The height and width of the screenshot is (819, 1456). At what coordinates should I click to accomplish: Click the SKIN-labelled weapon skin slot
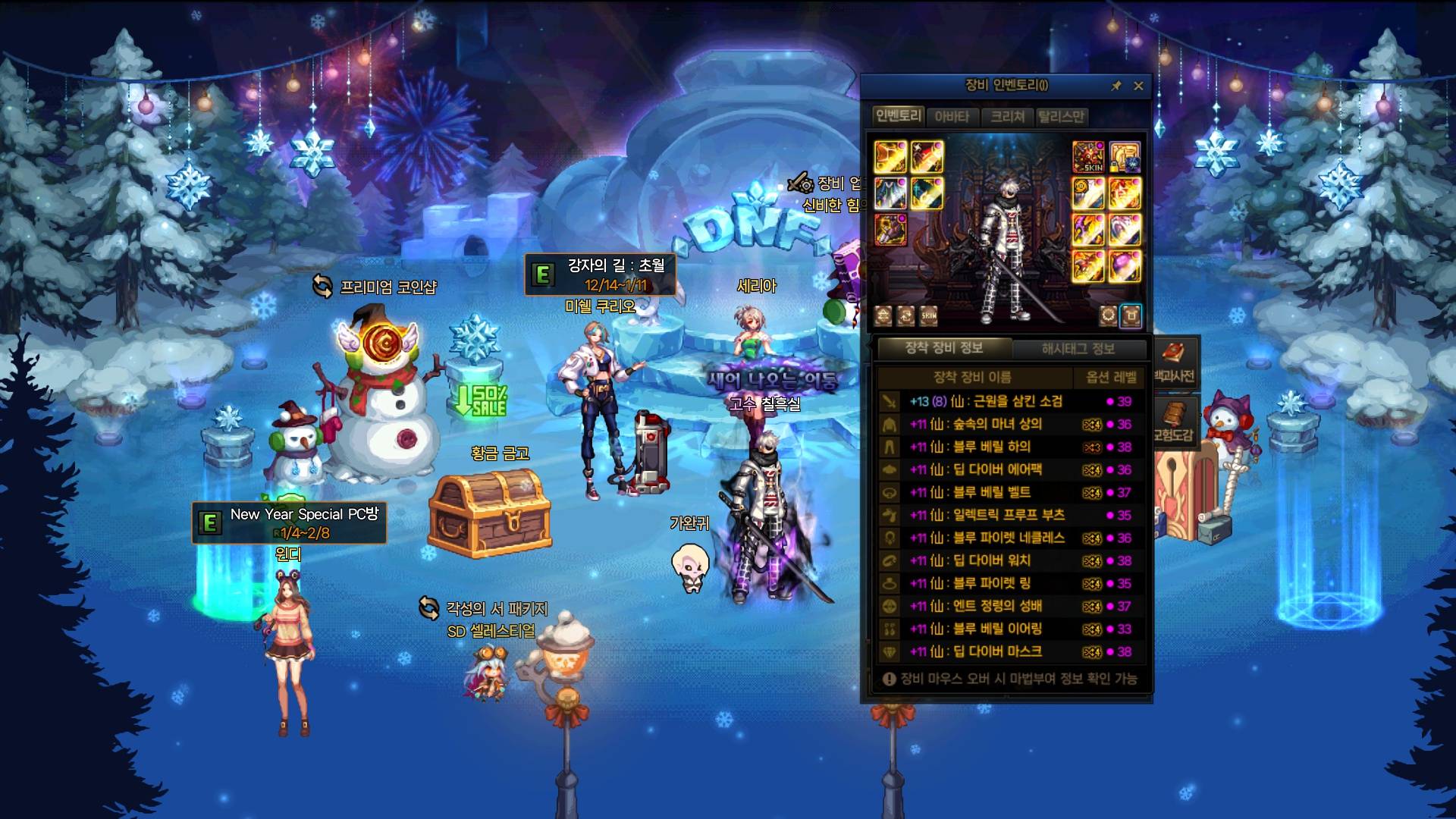(1087, 157)
